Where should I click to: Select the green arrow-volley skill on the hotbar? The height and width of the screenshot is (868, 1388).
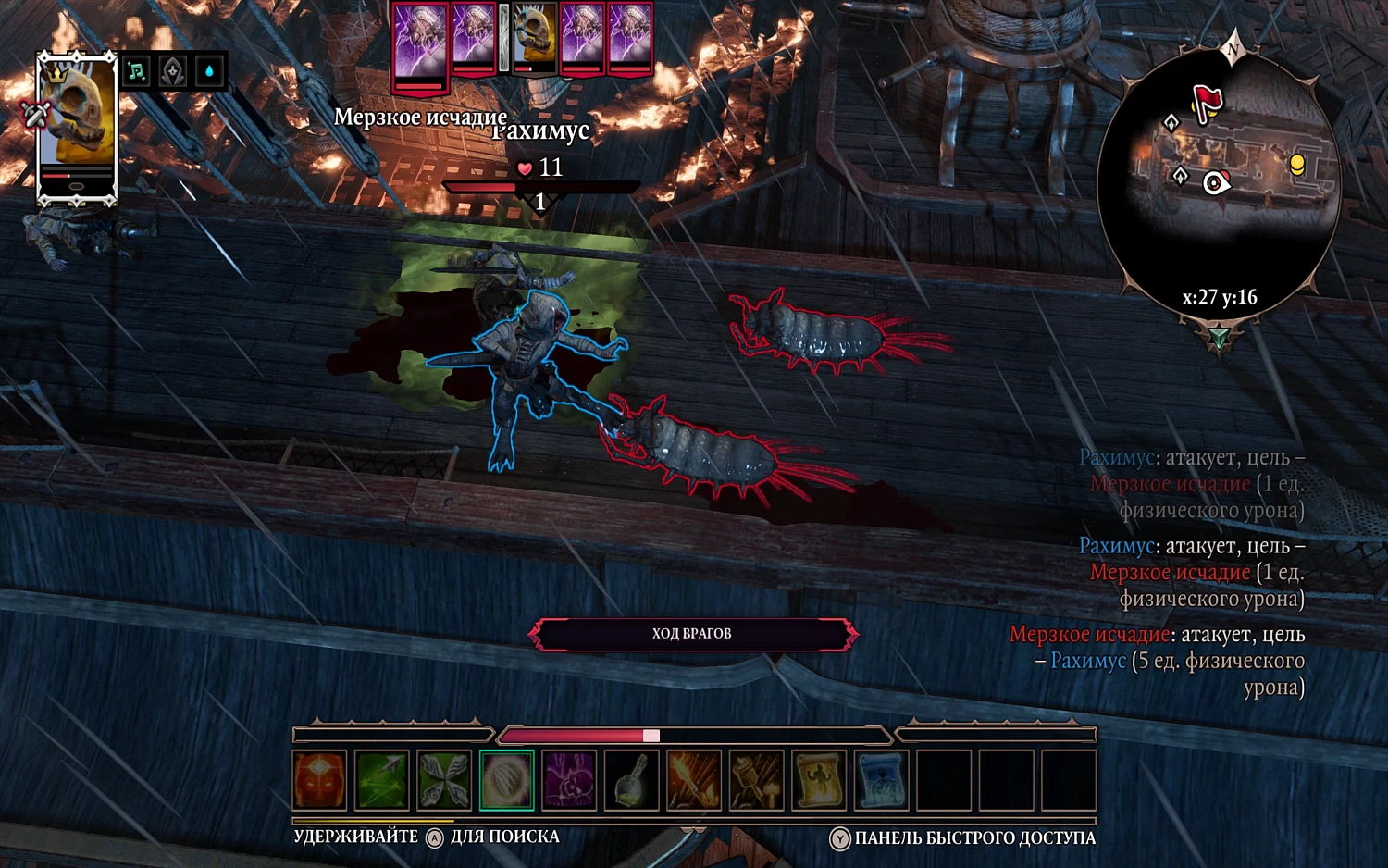pyautogui.click(x=382, y=778)
